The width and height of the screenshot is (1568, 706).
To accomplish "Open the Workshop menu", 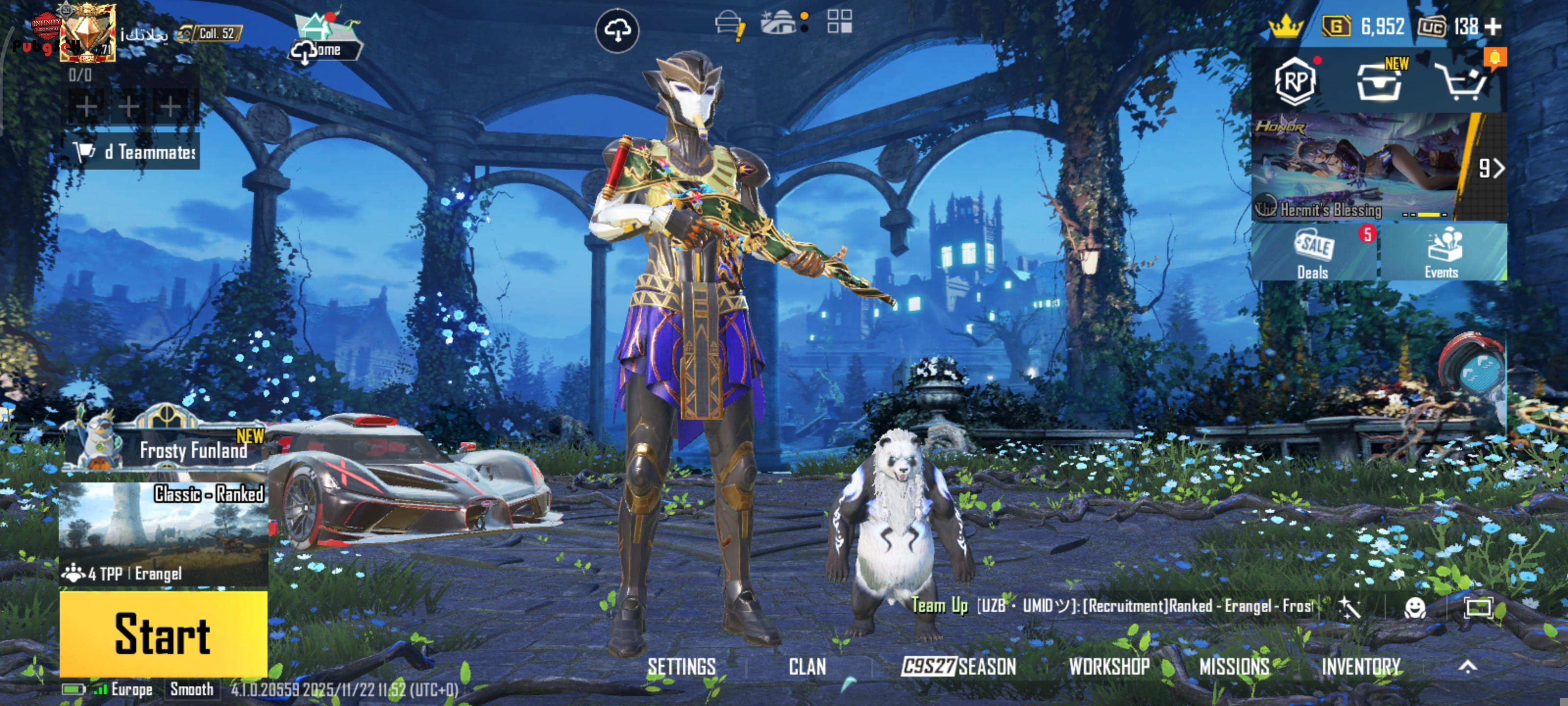I will [x=1109, y=667].
